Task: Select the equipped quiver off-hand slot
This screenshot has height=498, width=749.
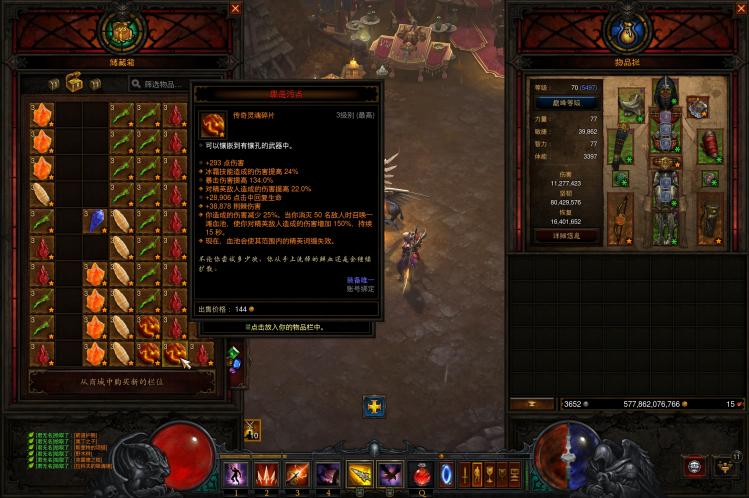Action: coord(710,218)
